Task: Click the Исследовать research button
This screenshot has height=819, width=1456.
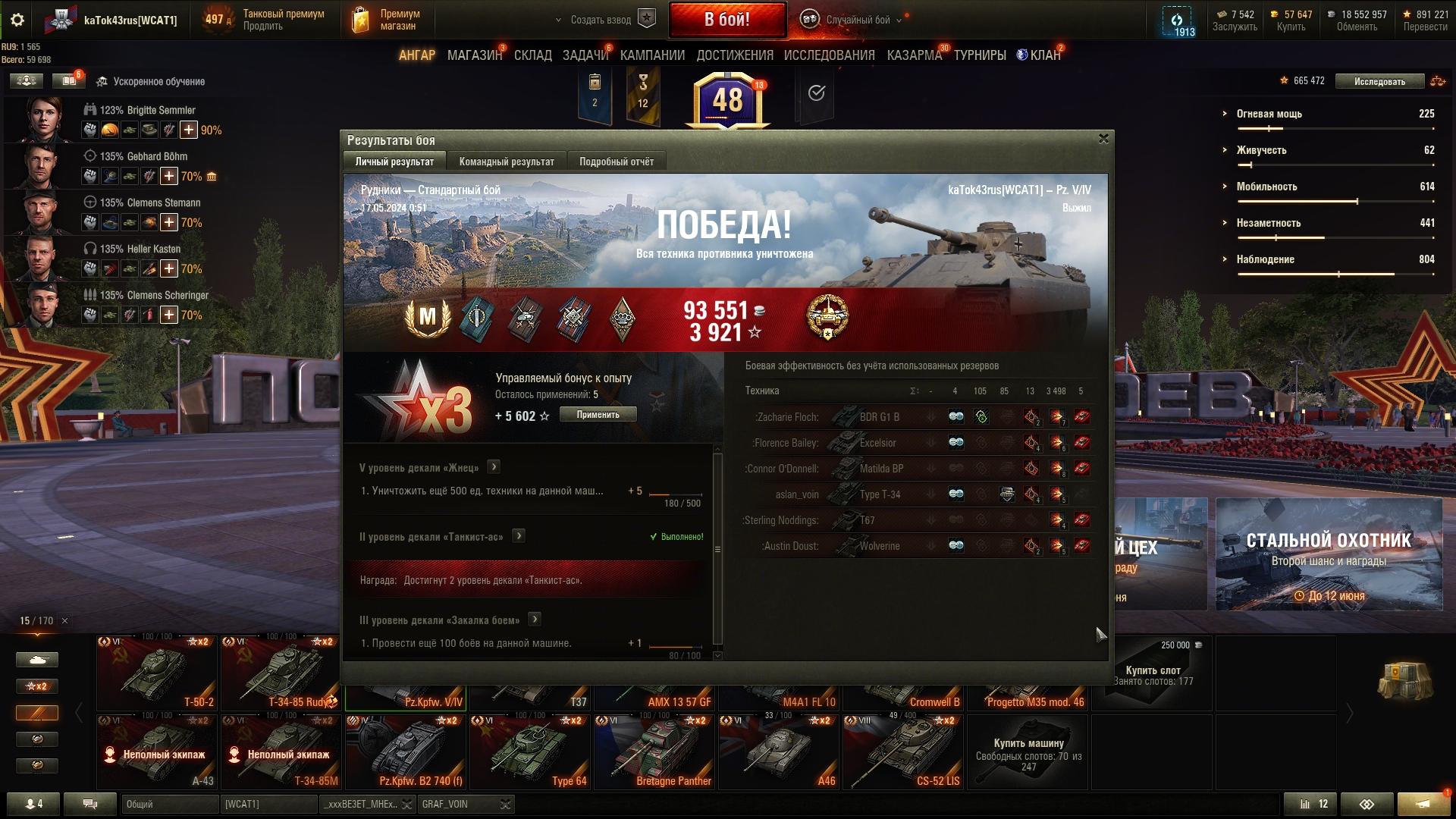Action: pos(1379,81)
